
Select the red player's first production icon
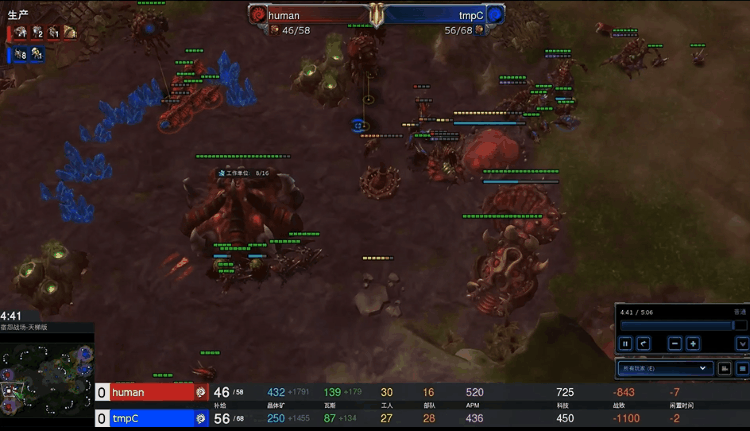[x=20, y=32]
